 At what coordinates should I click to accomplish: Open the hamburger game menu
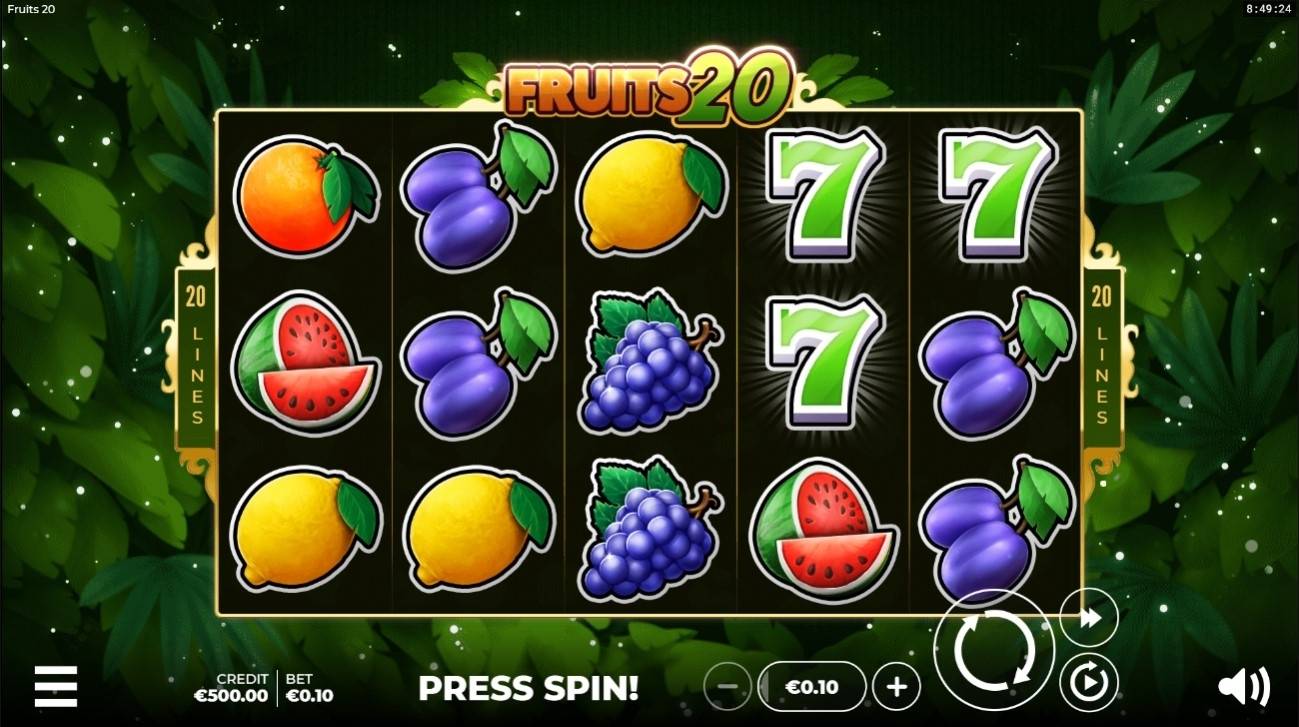coord(57,688)
